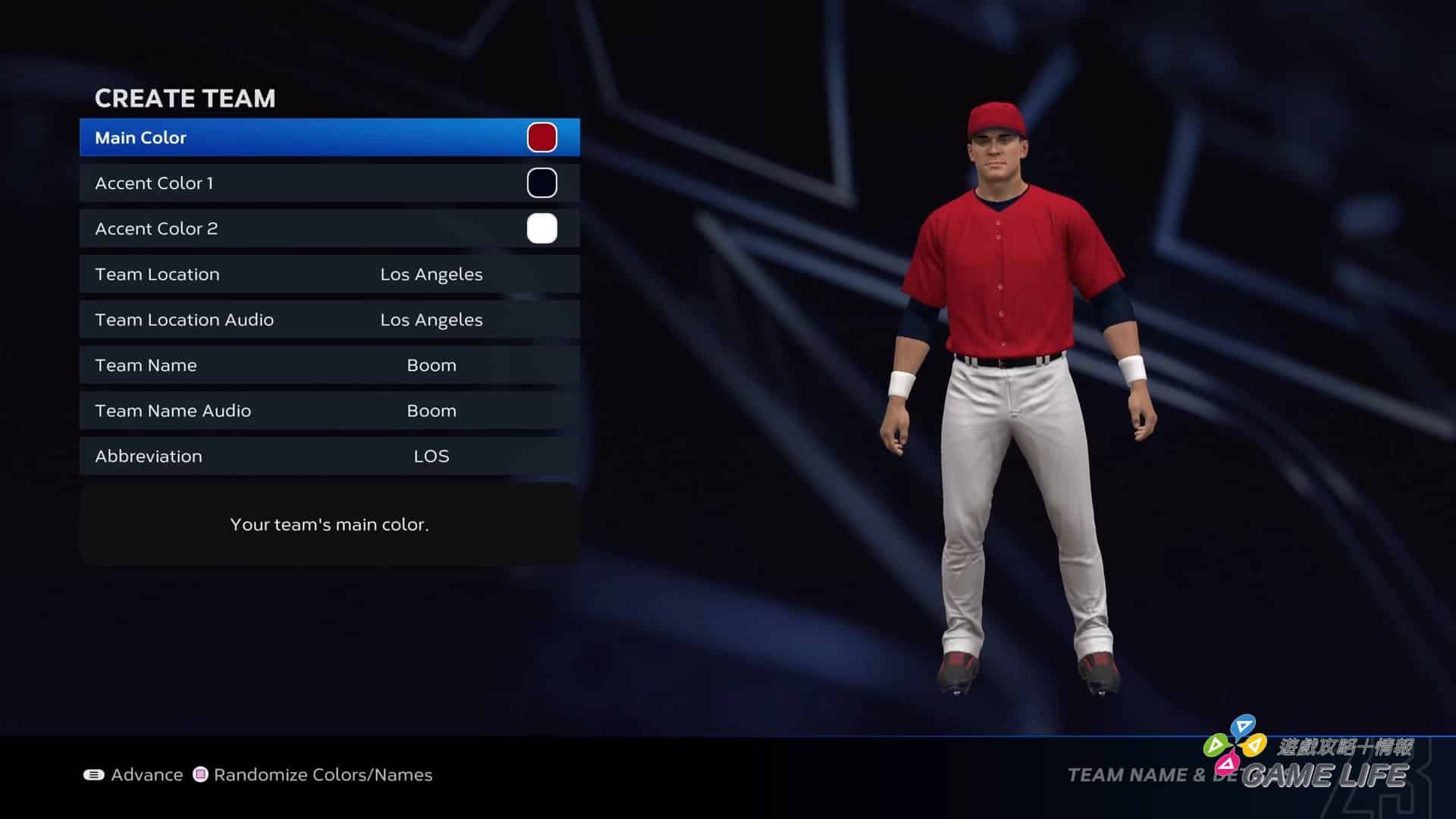Click the white Accent Color 2 swatch
The height and width of the screenshot is (819, 1456).
(541, 229)
